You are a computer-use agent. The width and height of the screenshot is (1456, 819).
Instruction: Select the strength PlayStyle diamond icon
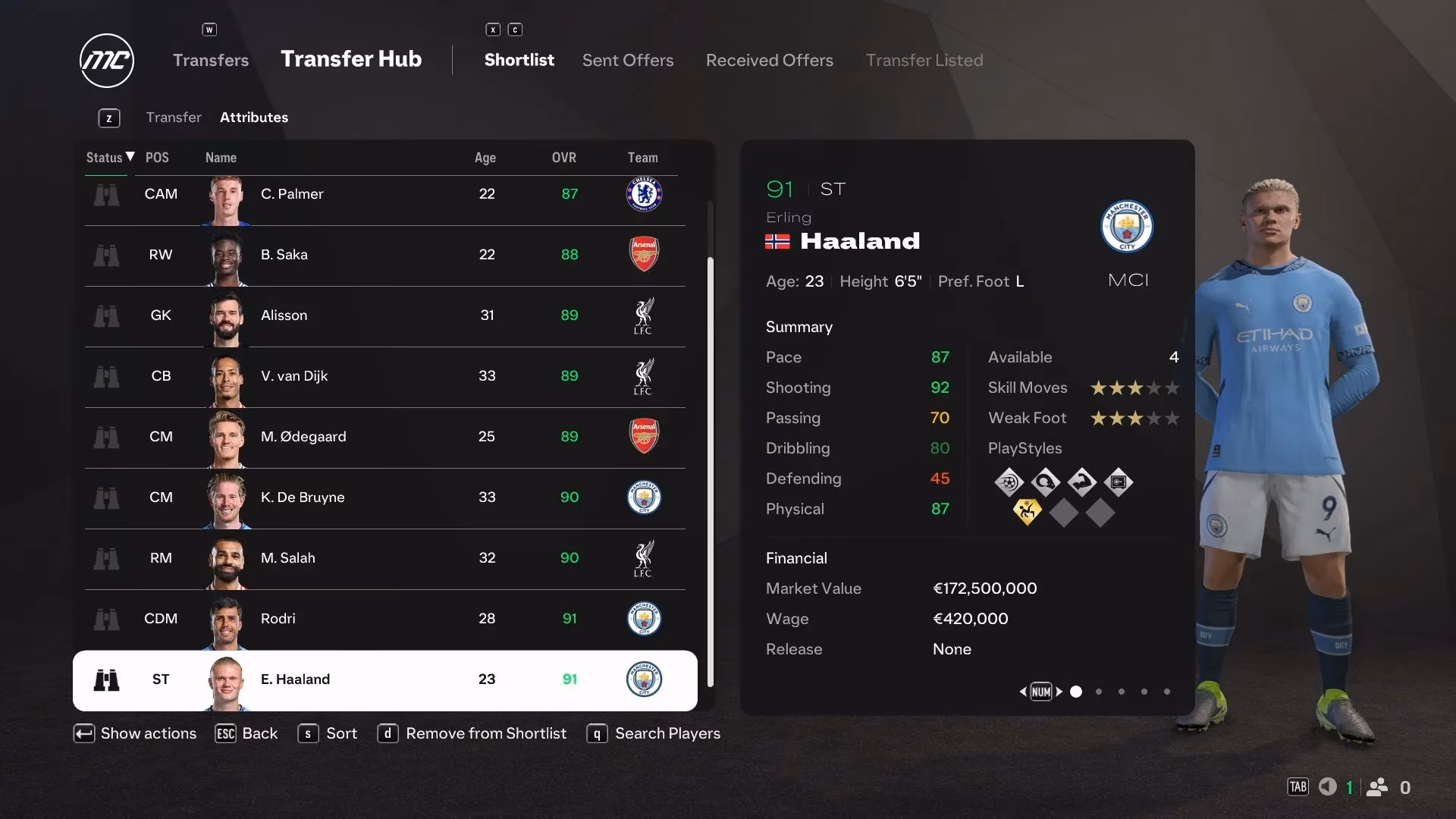pyautogui.click(x=1082, y=482)
